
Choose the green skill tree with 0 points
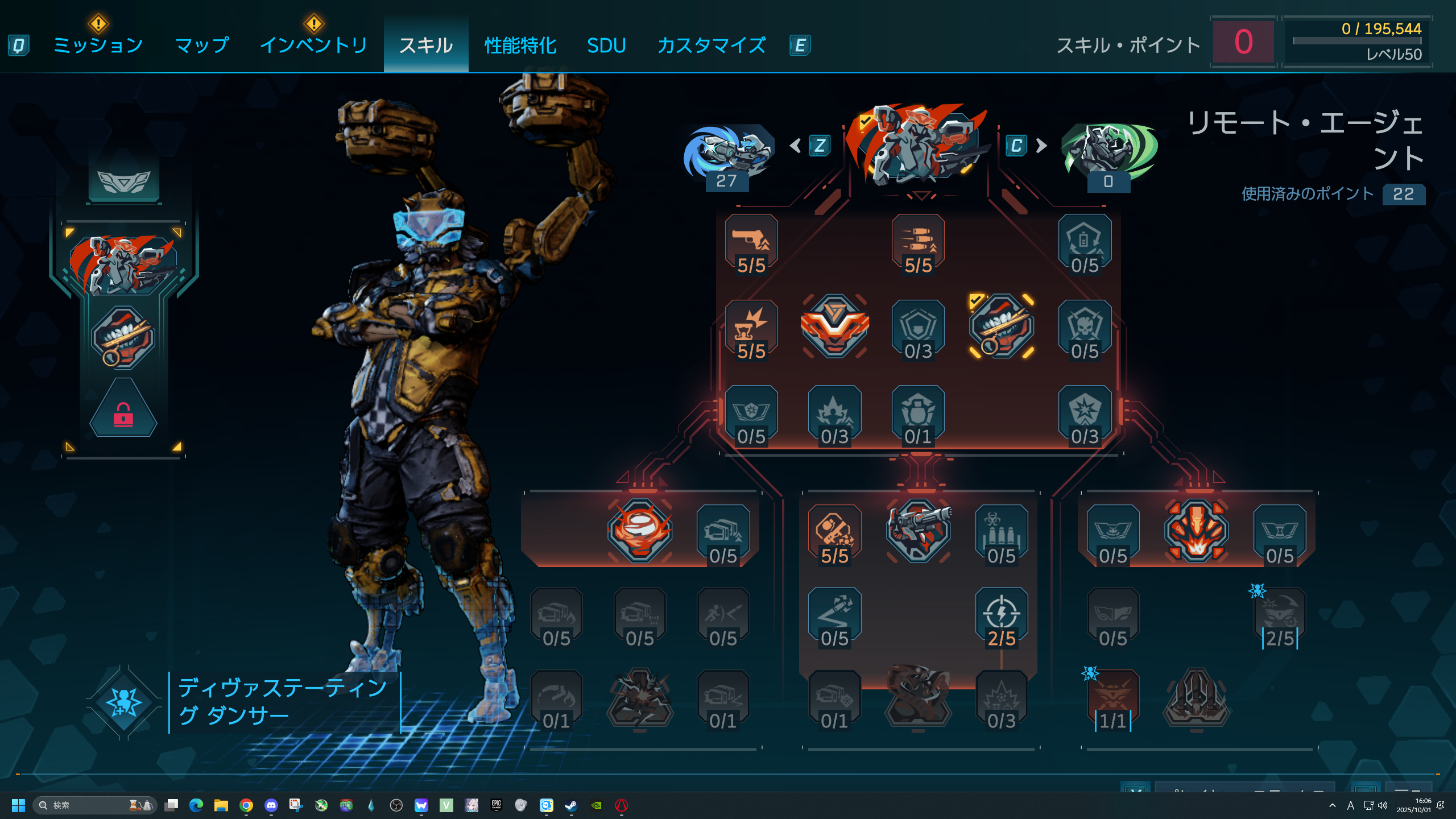click(x=1108, y=154)
